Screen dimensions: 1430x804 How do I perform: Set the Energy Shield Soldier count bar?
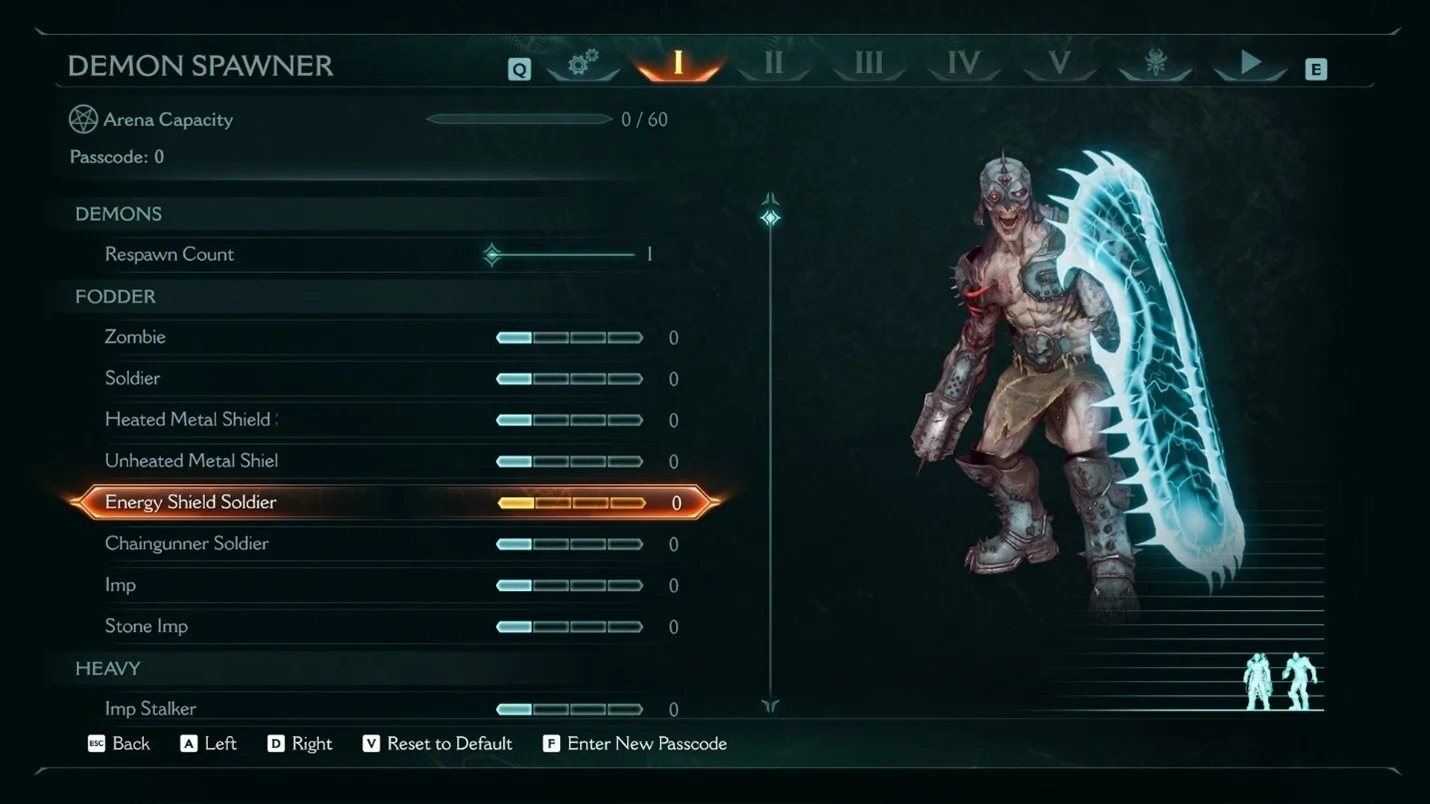pos(571,503)
